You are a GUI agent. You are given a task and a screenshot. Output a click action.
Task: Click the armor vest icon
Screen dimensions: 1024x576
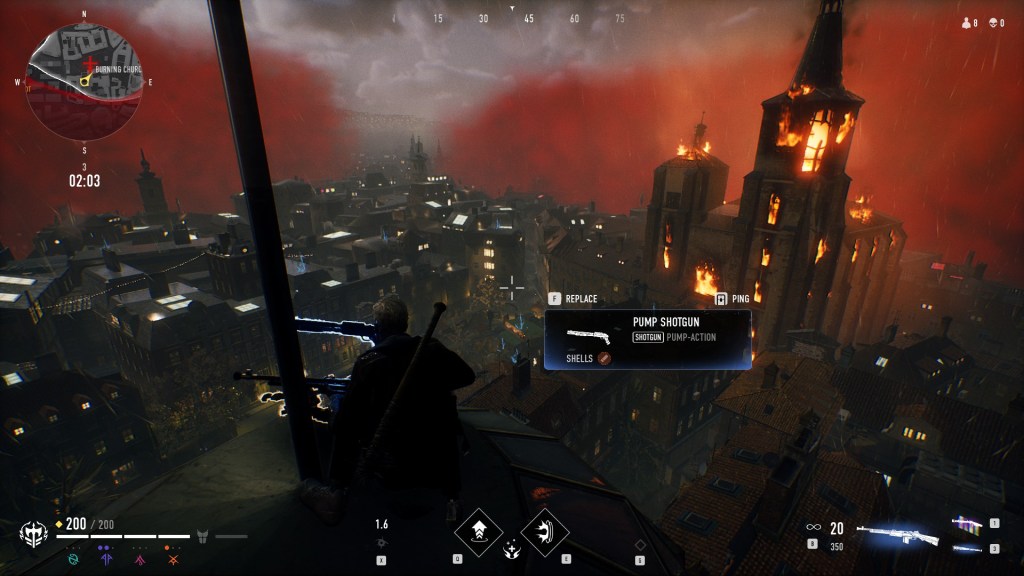(202, 536)
